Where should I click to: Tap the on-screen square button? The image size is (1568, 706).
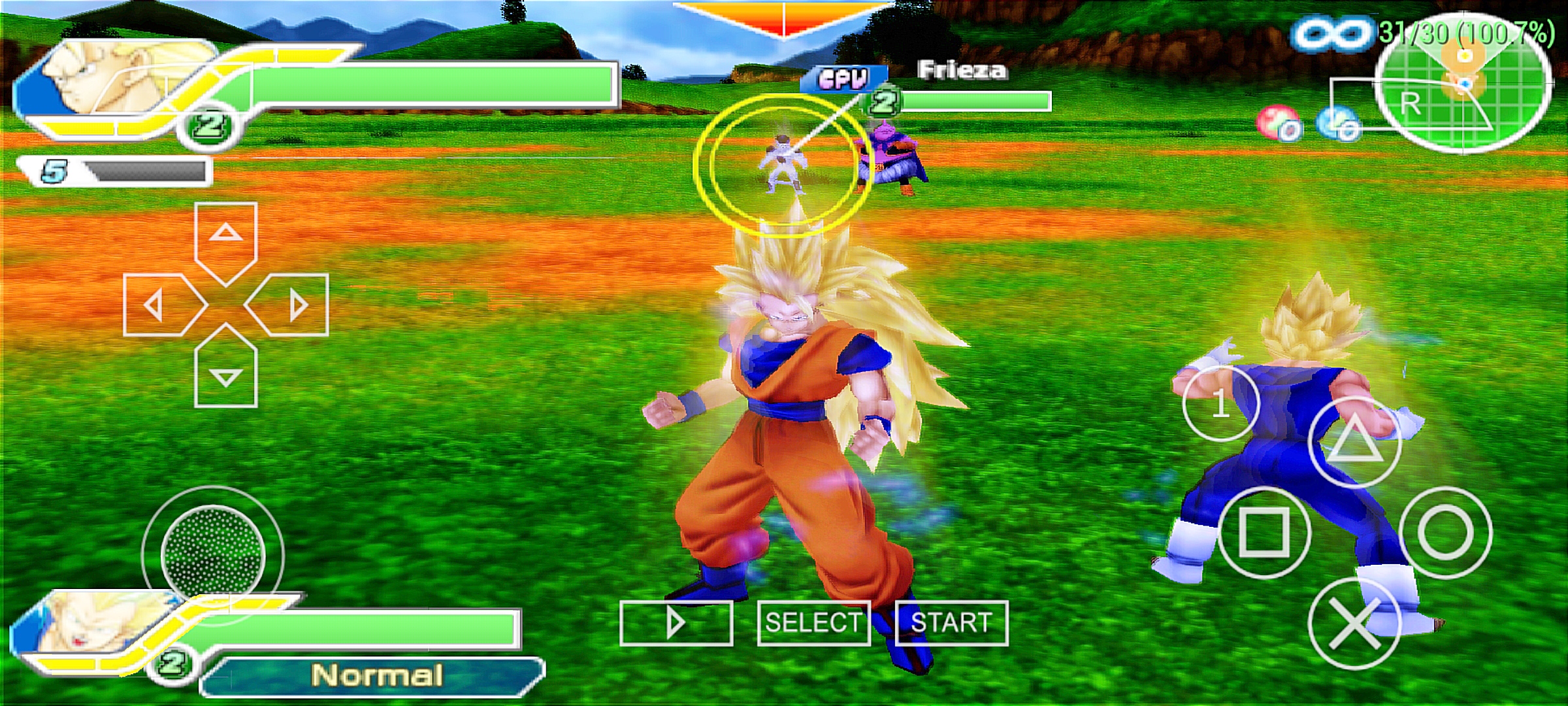point(1264,532)
